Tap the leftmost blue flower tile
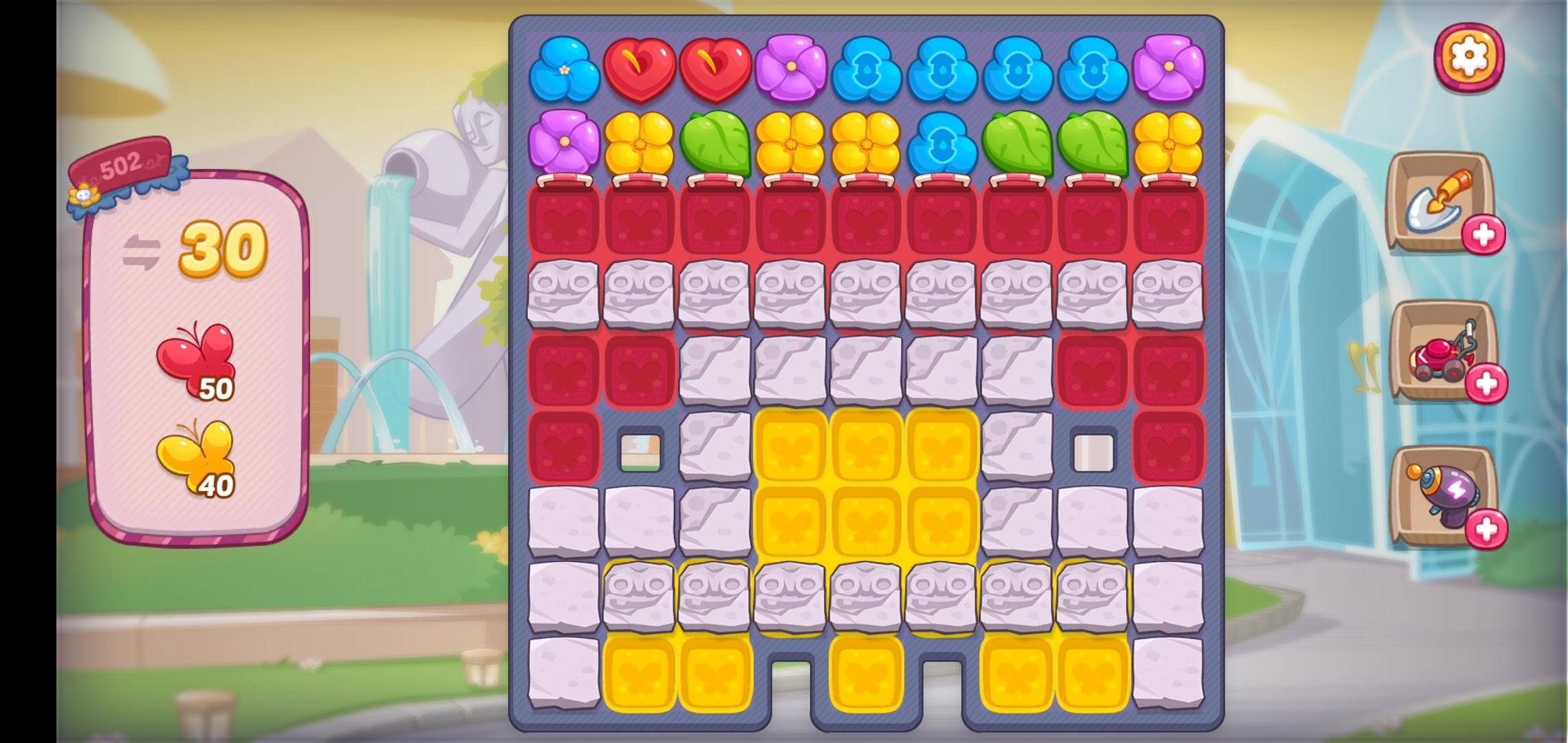 pyautogui.click(x=564, y=69)
